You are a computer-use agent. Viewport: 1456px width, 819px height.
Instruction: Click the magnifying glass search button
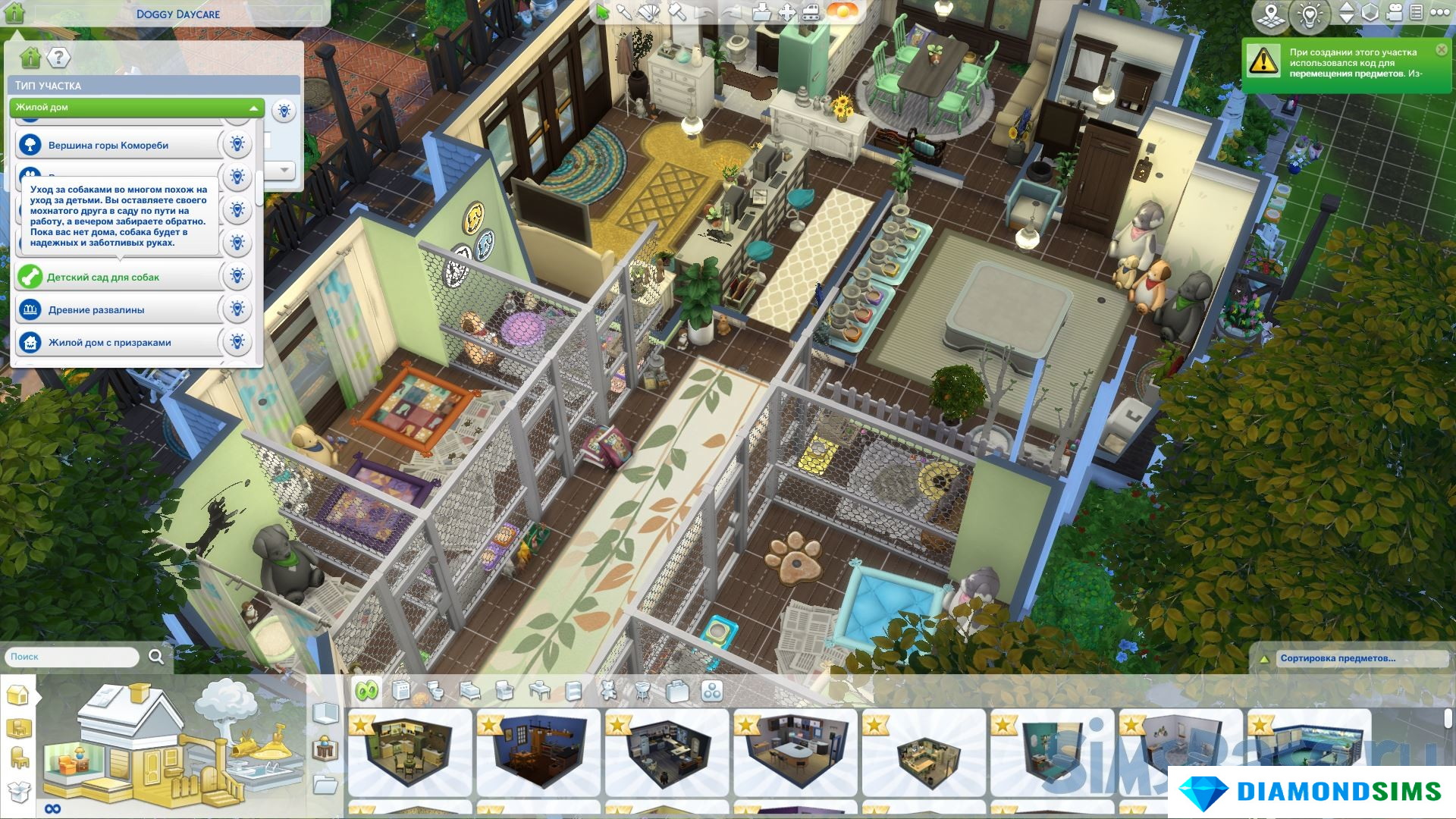(156, 657)
